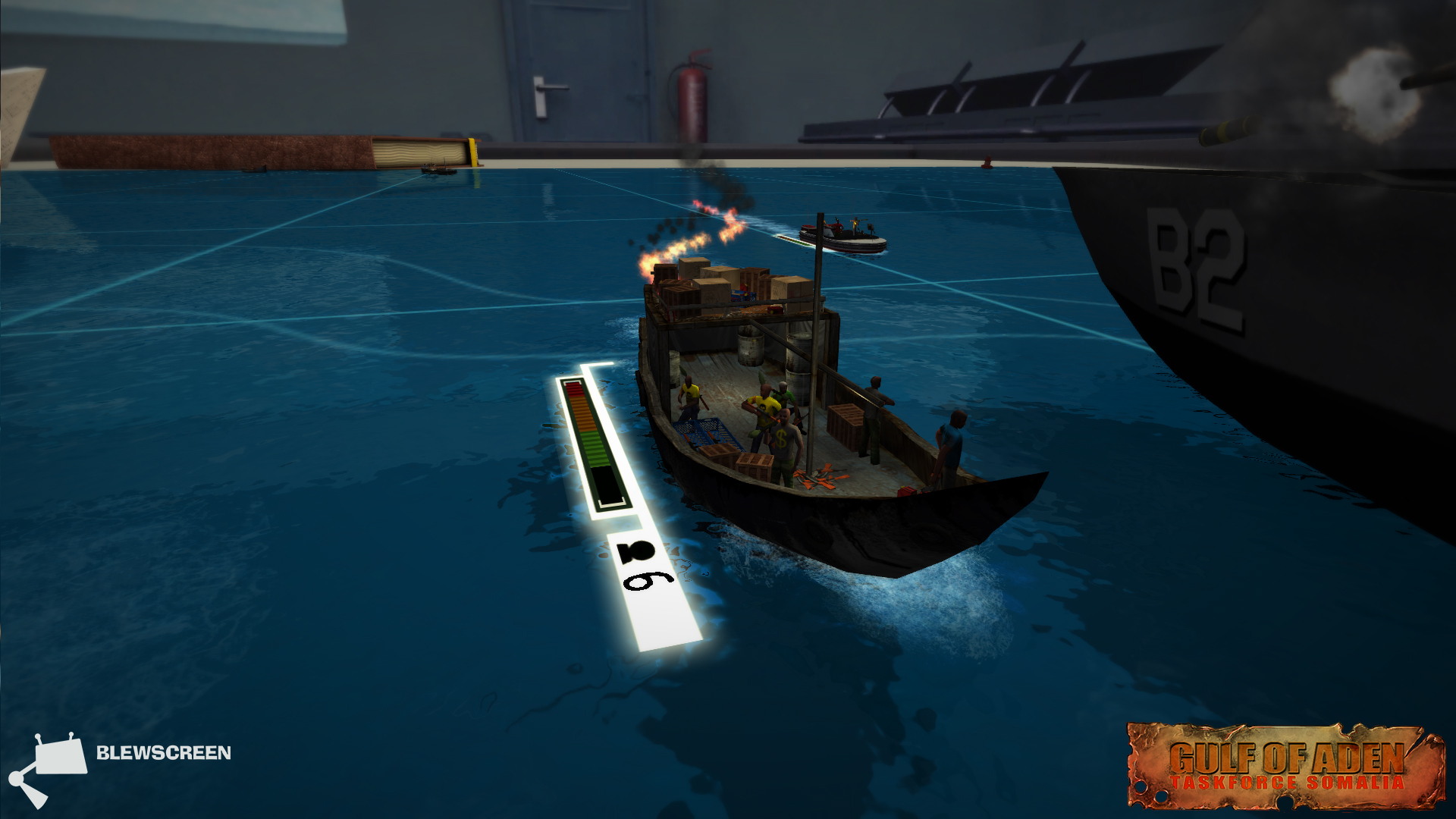This screenshot has height=819, width=1456.
Task: Click the green segment of the health meter
Action: pos(595,447)
